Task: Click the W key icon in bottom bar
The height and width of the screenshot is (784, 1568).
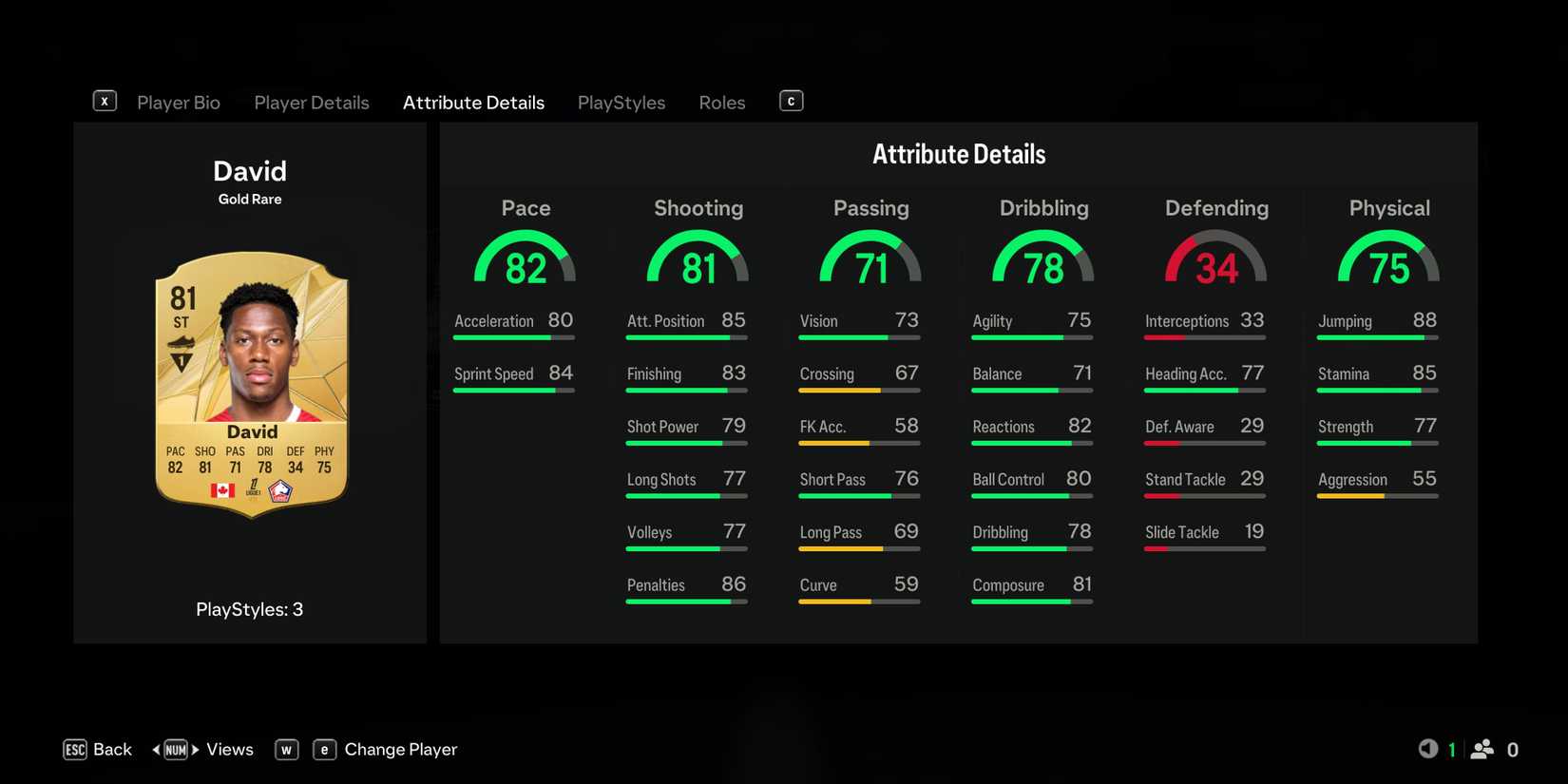Action: (286, 750)
